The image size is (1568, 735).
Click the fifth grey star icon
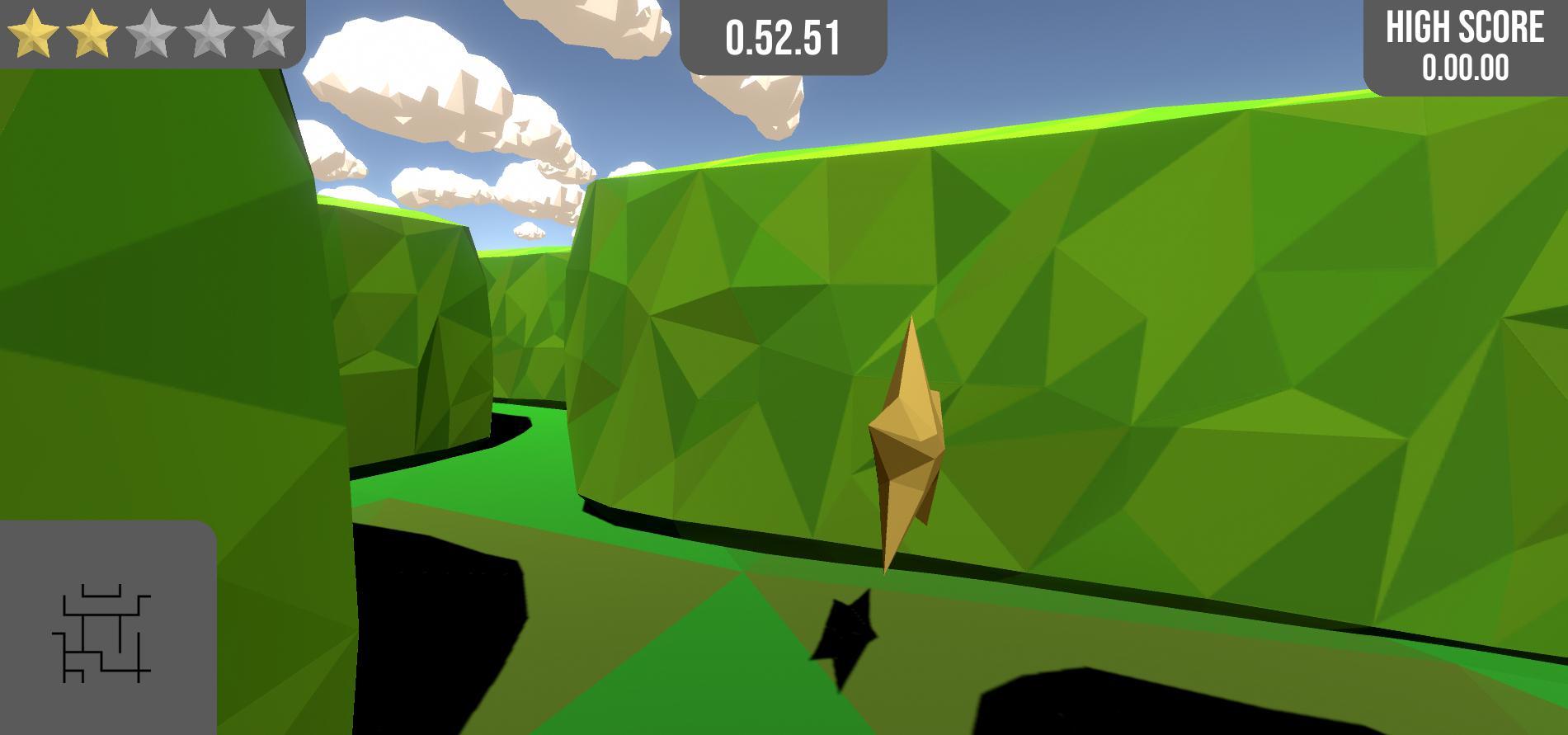click(x=269, y=31)
